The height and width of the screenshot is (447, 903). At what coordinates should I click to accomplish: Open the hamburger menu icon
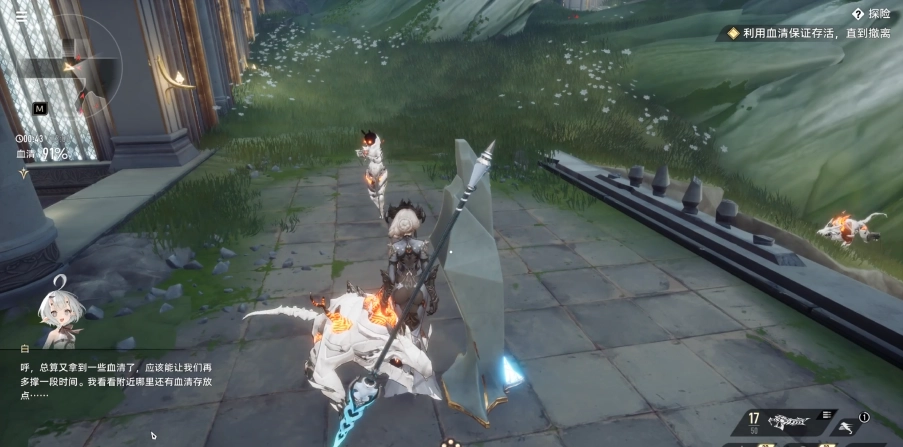point(21,16)
